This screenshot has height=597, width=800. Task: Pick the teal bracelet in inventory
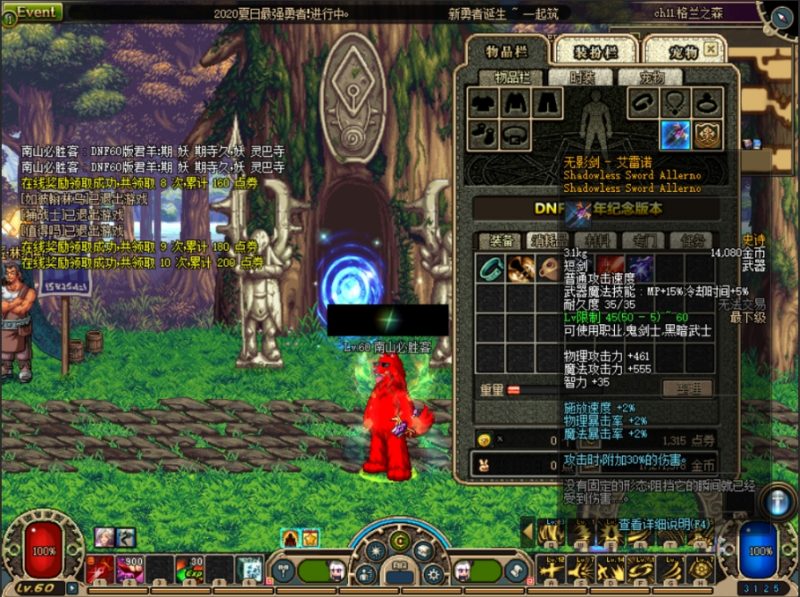[489, 268]
